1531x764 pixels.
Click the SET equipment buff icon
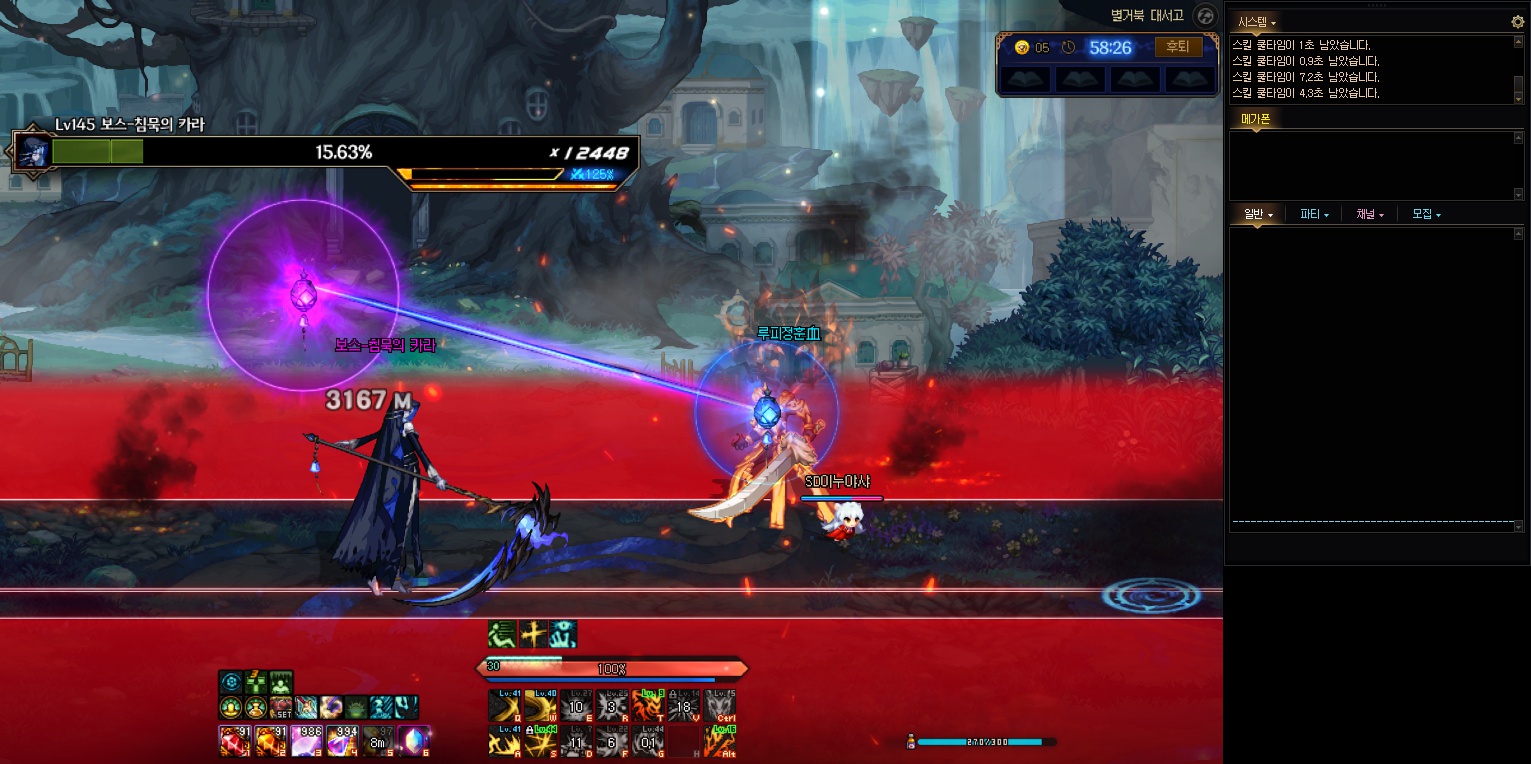click(281, 707)
